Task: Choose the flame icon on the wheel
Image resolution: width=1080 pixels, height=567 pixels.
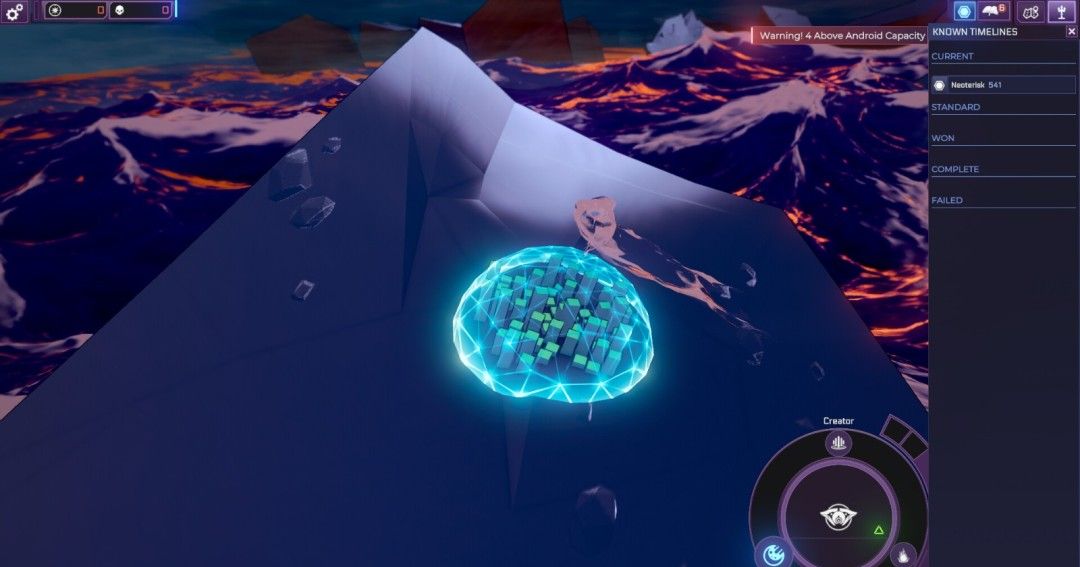Action: point(902,553)
